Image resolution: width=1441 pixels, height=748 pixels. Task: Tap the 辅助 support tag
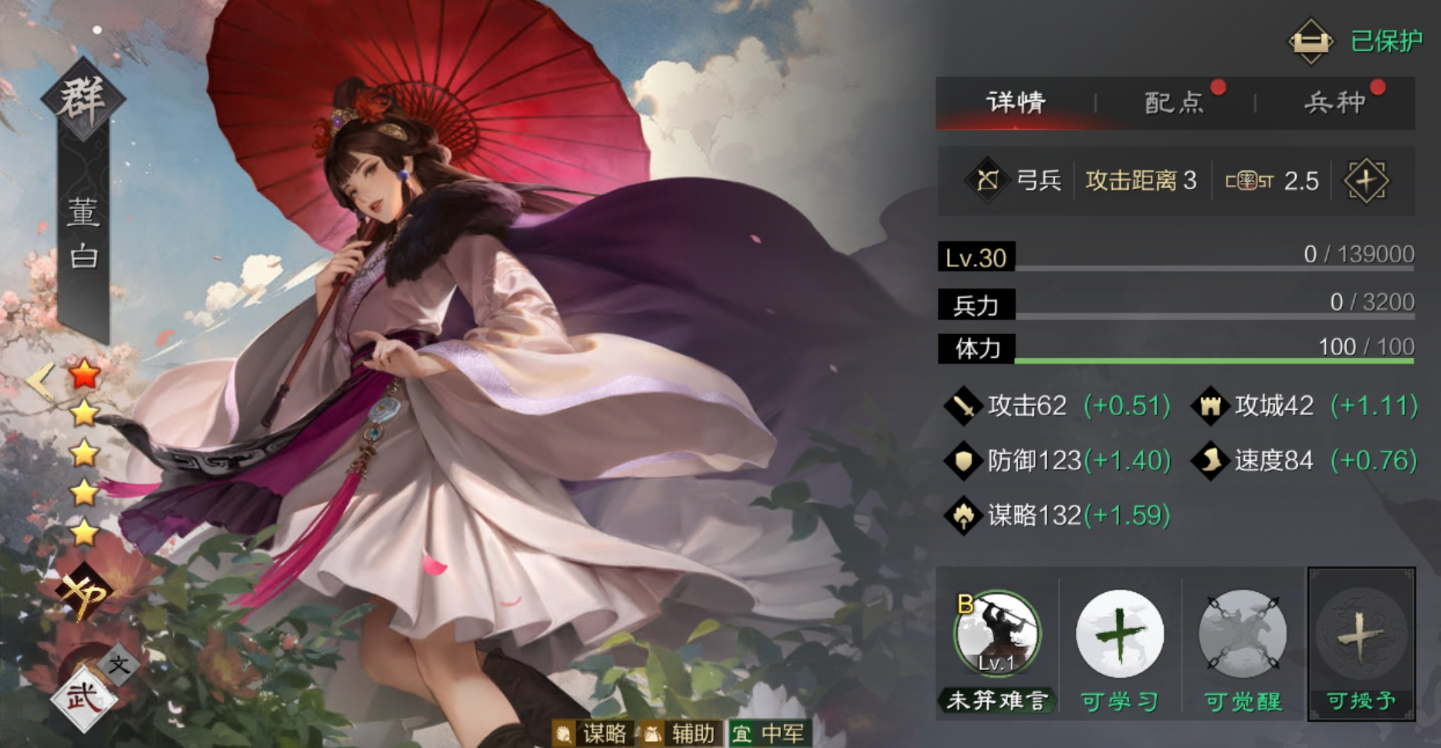coord(680,734)
